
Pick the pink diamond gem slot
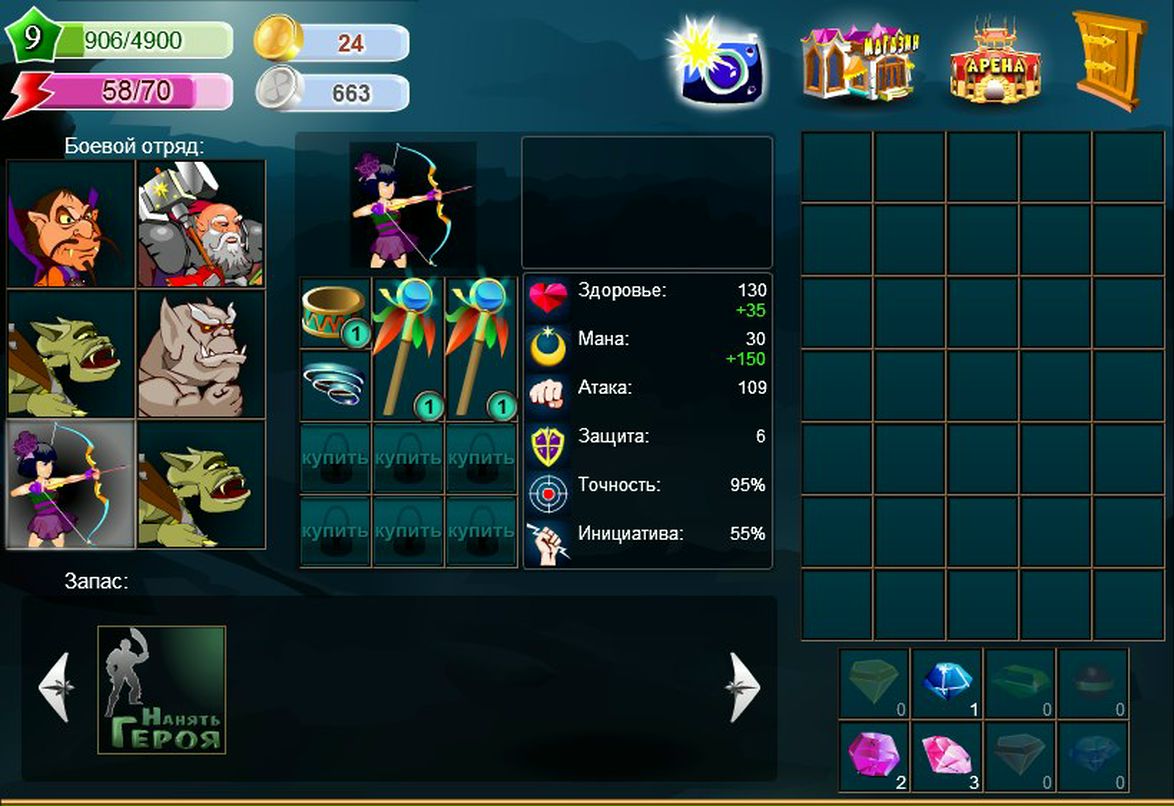pyautogui.click(x=947, y=755)
